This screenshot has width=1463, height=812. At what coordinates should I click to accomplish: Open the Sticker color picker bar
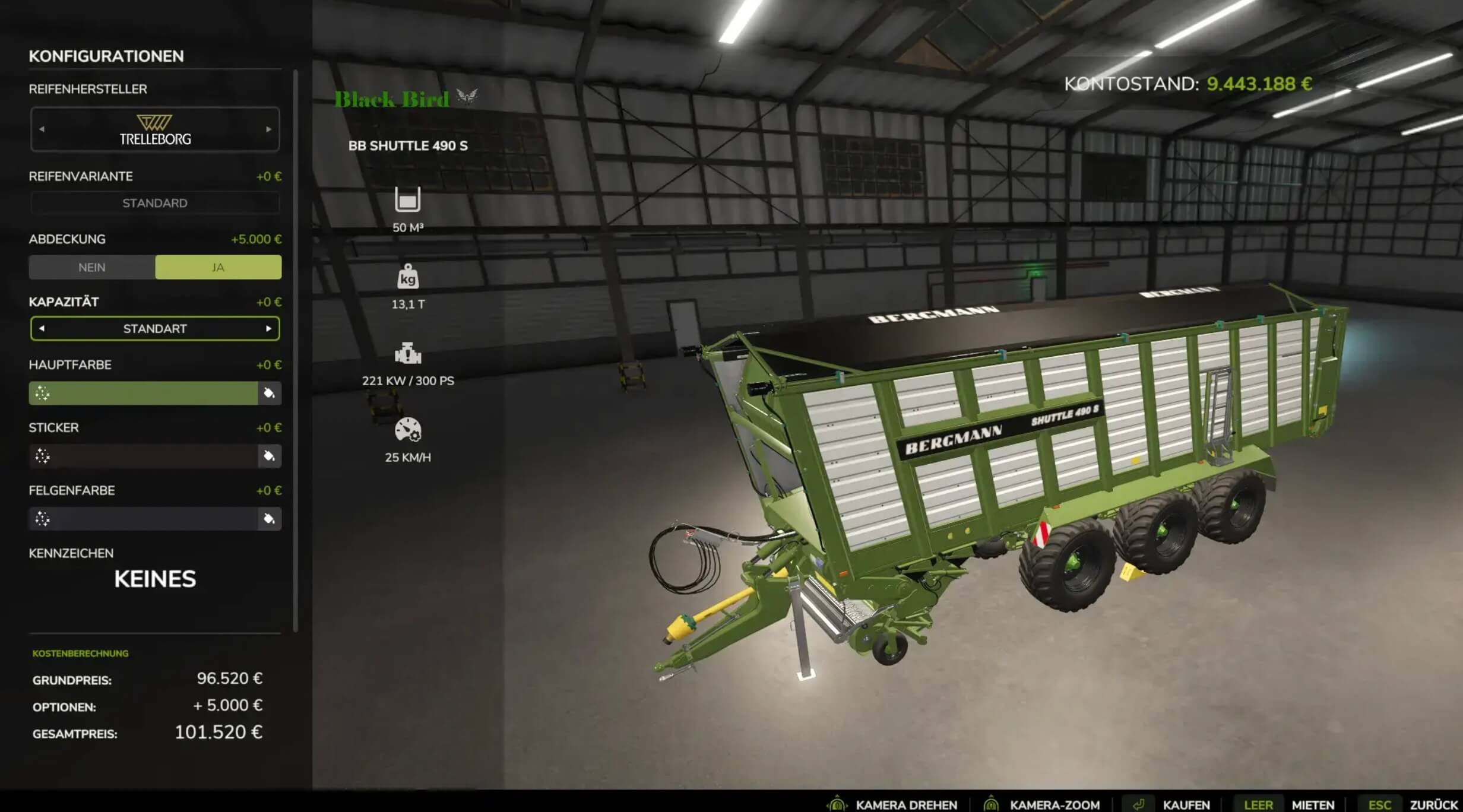(x=143, y=456)
